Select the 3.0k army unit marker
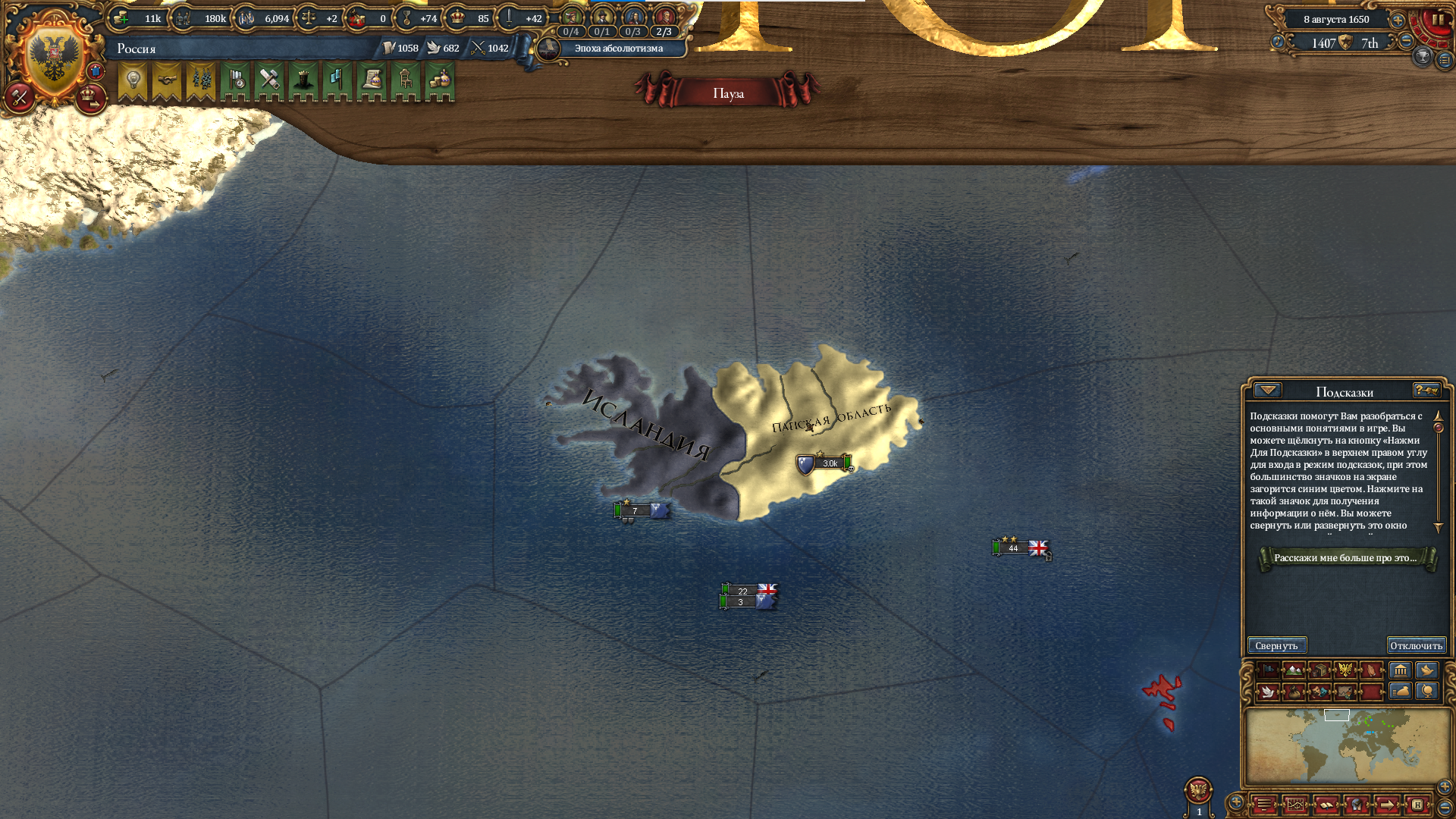 [x=825, y=463]
